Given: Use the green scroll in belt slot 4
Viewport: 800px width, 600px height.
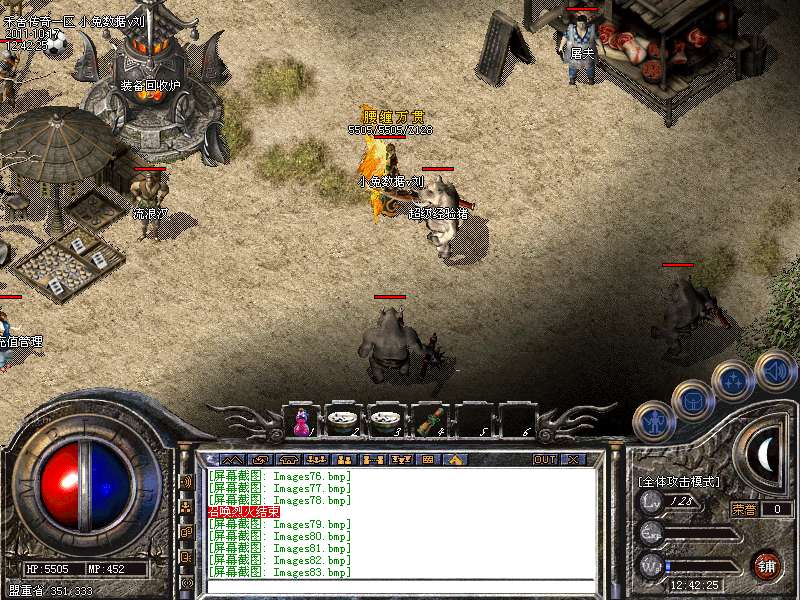Looking at the screenshot, I should (429, 422).
